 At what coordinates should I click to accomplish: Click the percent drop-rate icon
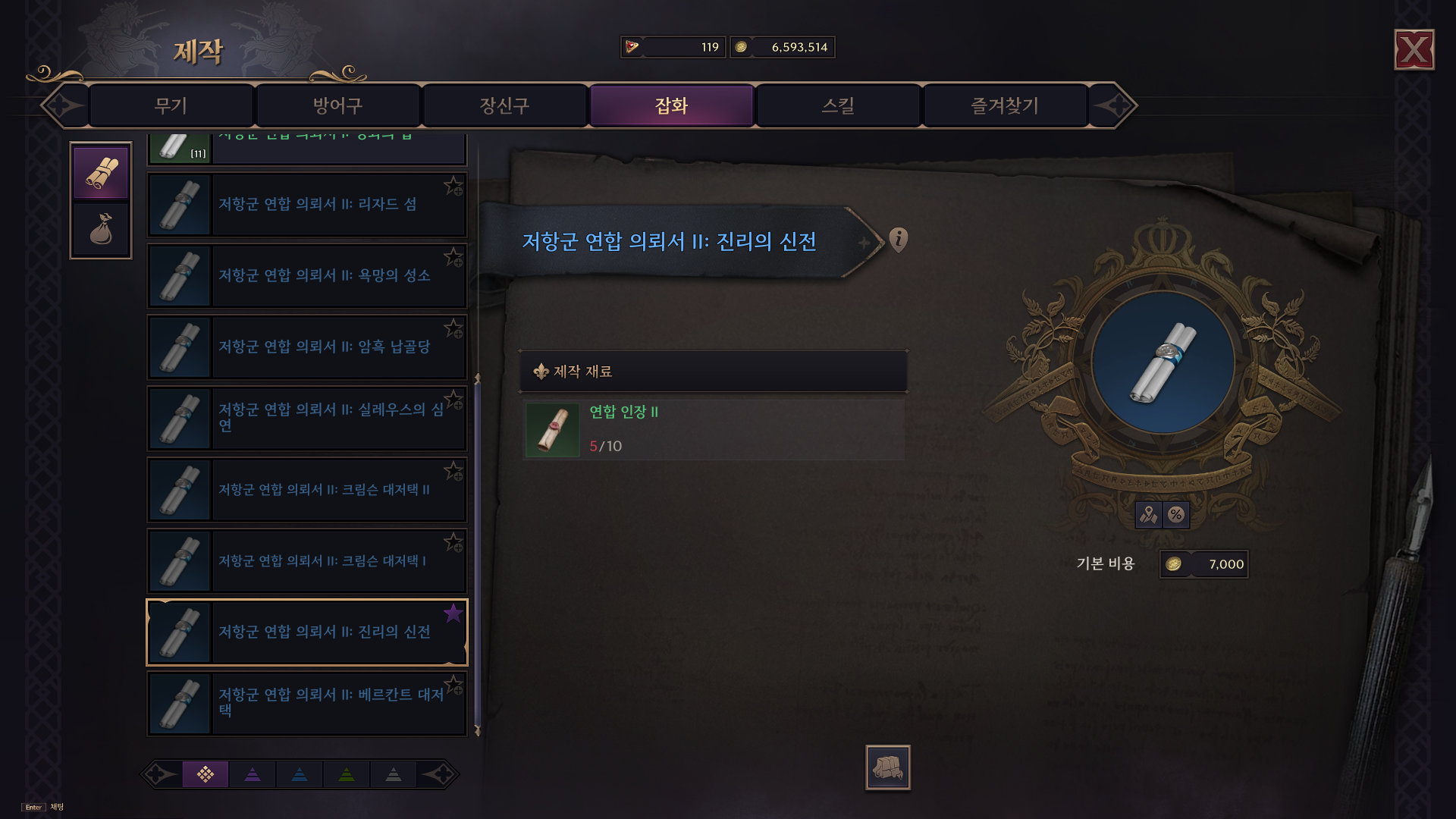point(1178,514)
